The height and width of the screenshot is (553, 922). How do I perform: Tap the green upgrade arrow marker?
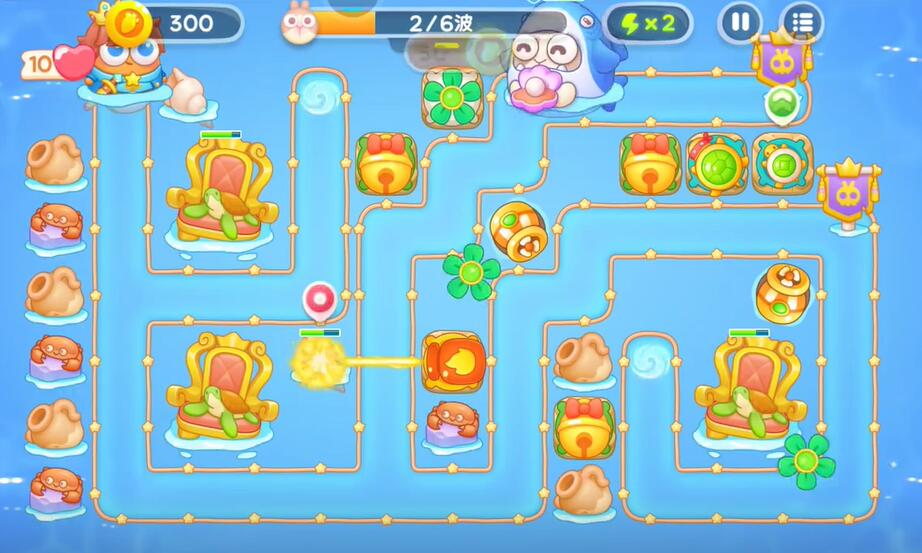[x=781, y=103]
